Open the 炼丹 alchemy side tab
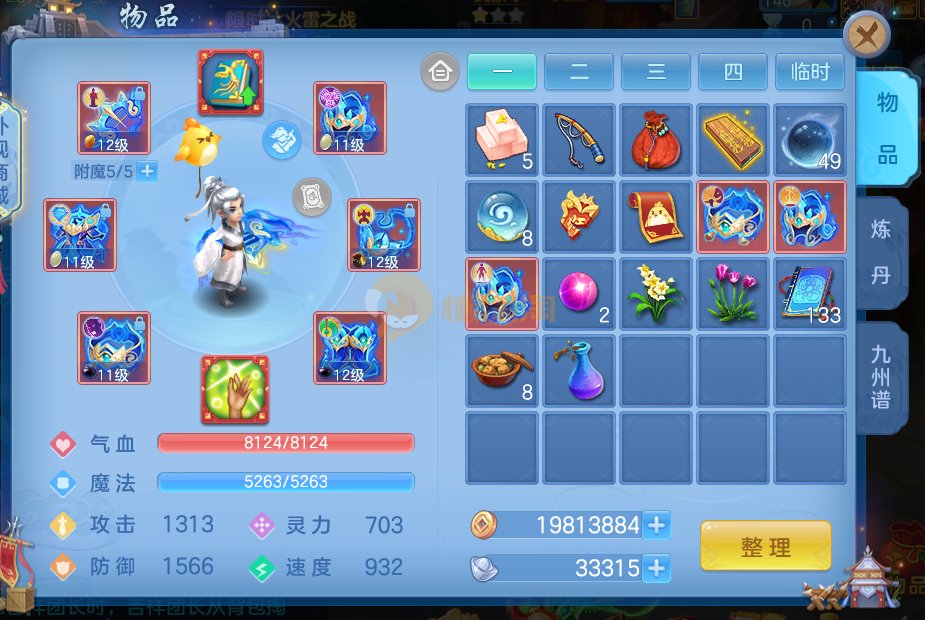This screenshot has width=925, height=620. (x=880, y=252)
